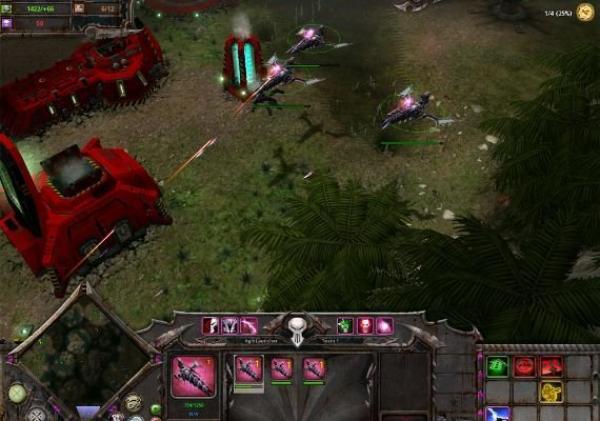Click the gold round button at top right
The height and width of the screenshot is (421, 600).
pos(585,12)
